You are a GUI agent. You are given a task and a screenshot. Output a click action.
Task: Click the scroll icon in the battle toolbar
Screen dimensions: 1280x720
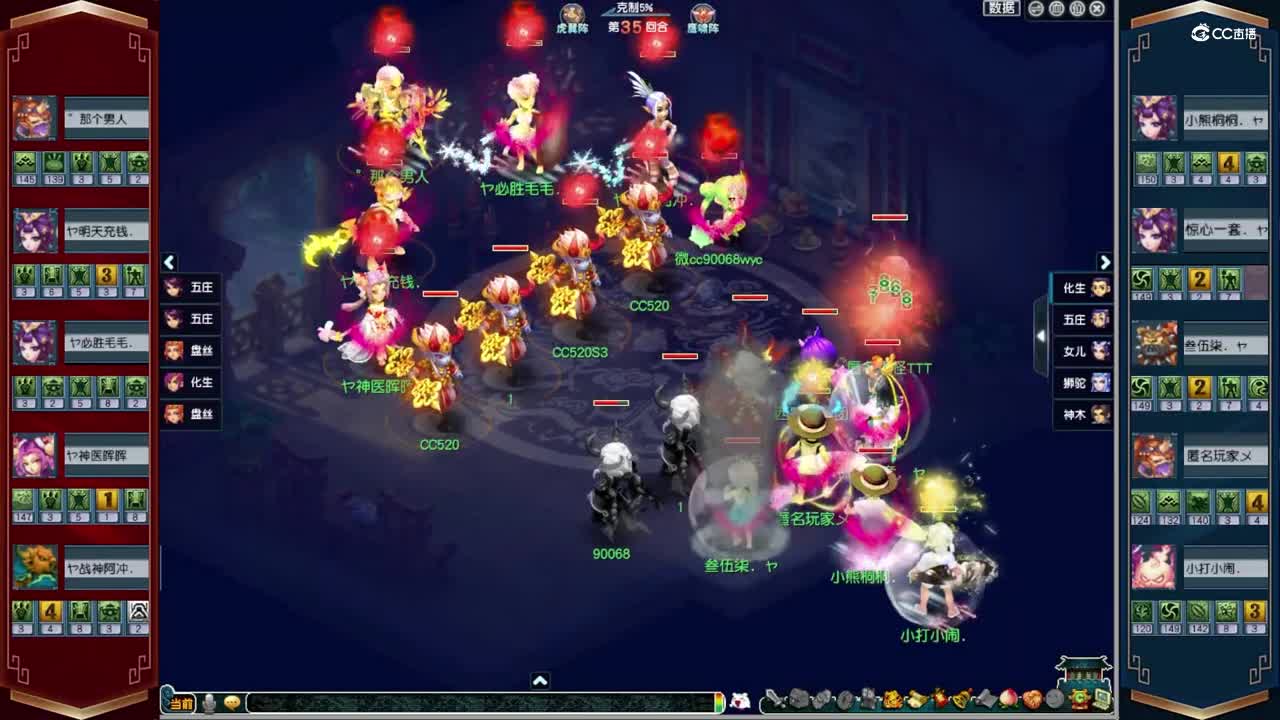[x=916, y=701]
